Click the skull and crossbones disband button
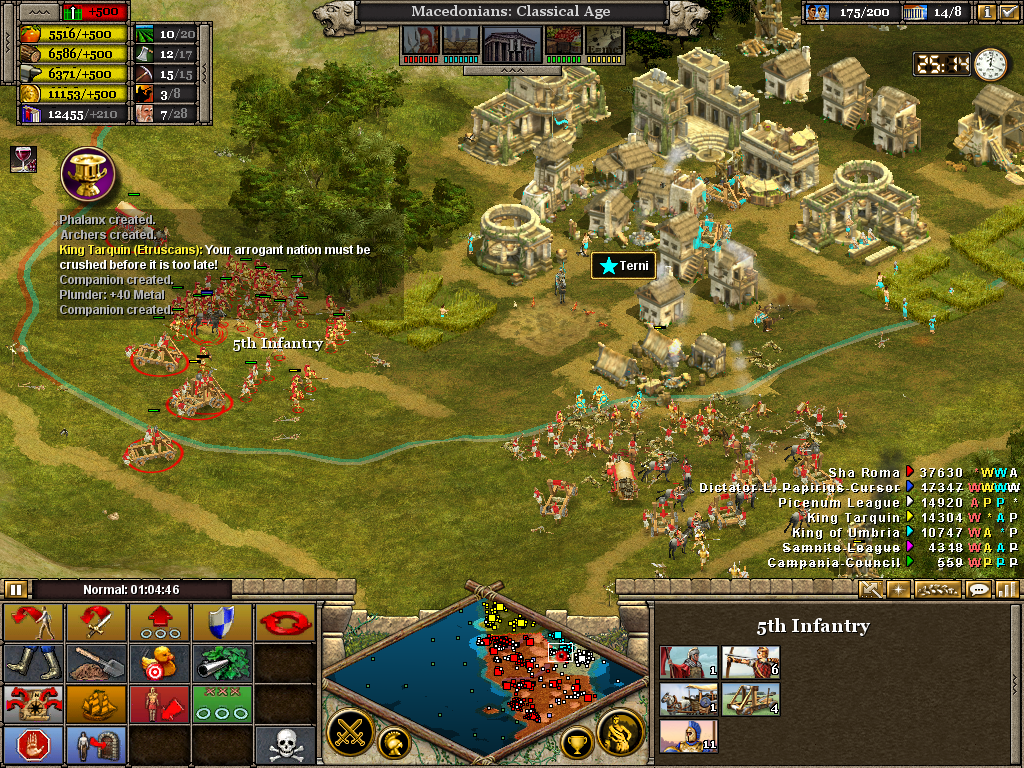The image size is (1024, 768). point(284,745)
